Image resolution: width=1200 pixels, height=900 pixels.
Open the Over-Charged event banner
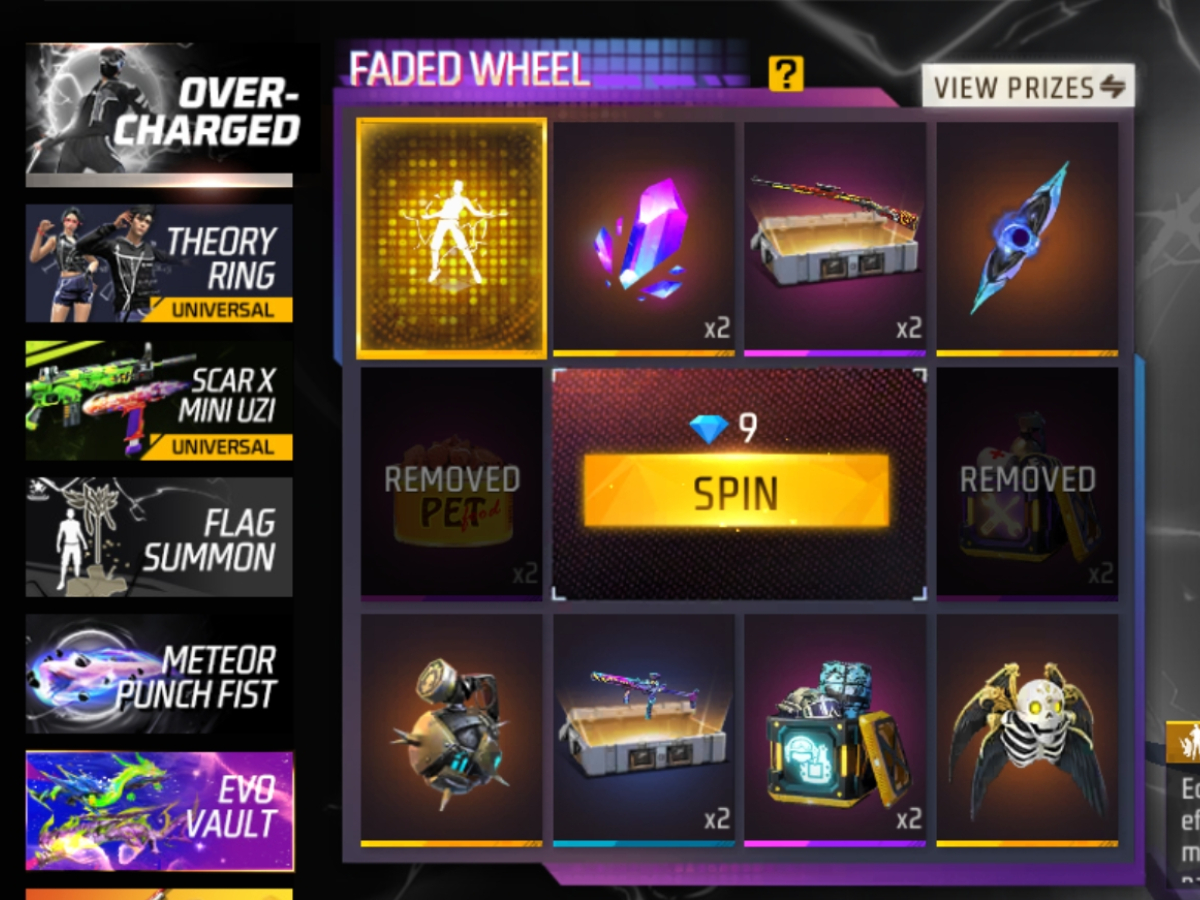click(162, 112)
